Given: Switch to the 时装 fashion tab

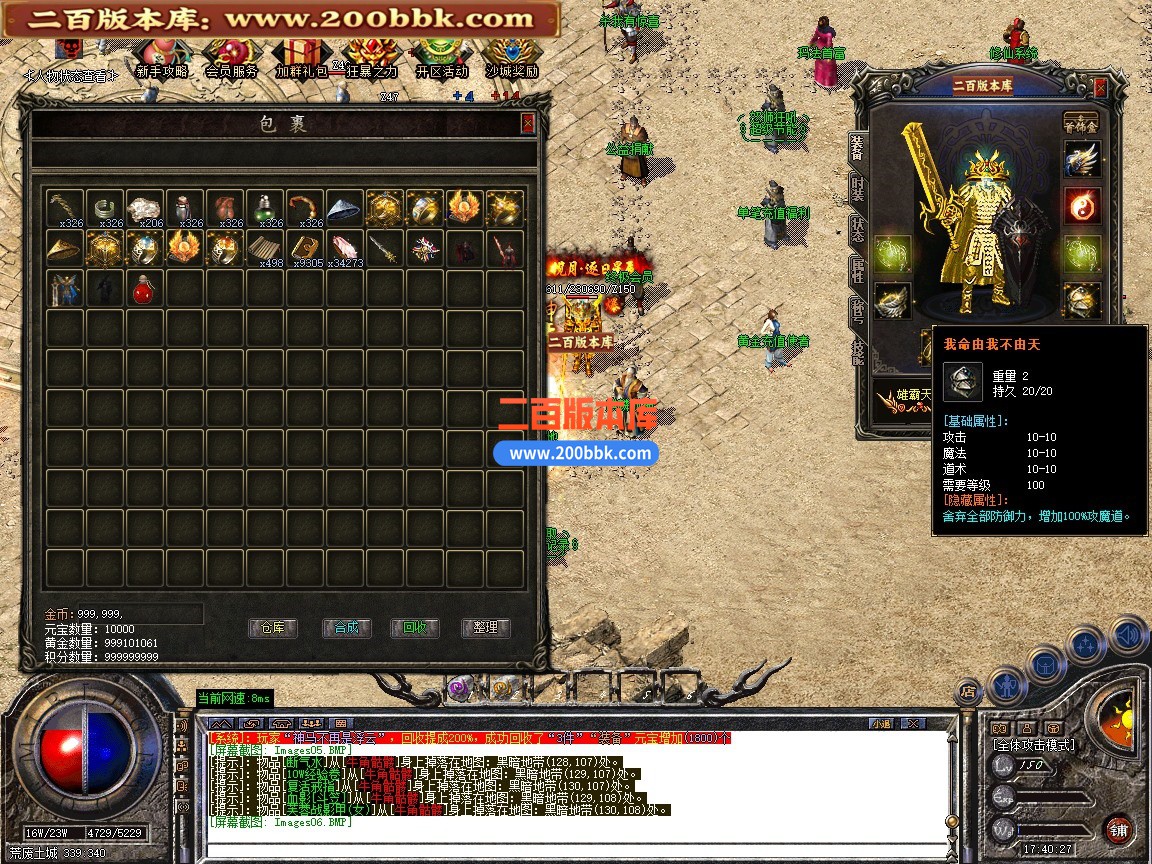Looking at the screenshot, I should click(858, 188).
